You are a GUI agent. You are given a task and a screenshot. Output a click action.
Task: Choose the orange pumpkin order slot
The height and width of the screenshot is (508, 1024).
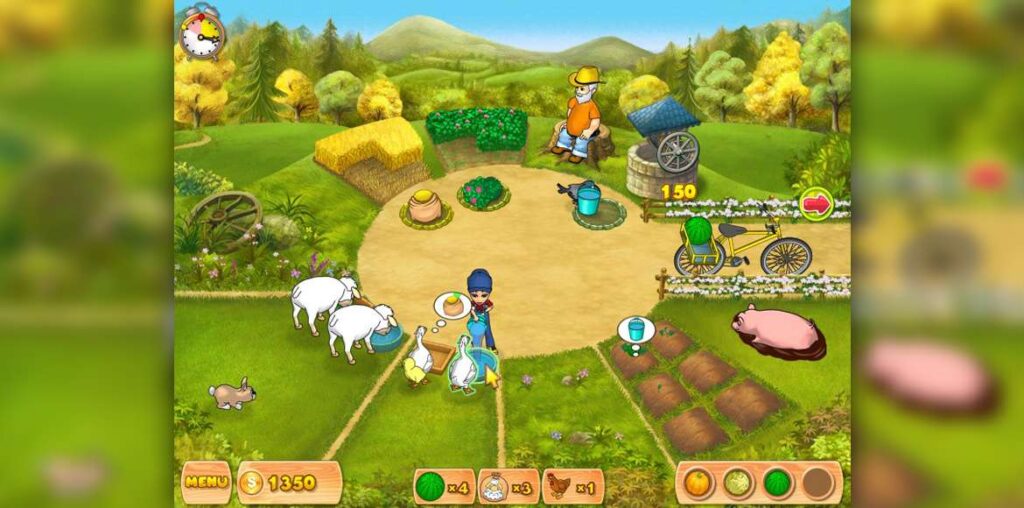pyautogui.click(x=699, y=483)
